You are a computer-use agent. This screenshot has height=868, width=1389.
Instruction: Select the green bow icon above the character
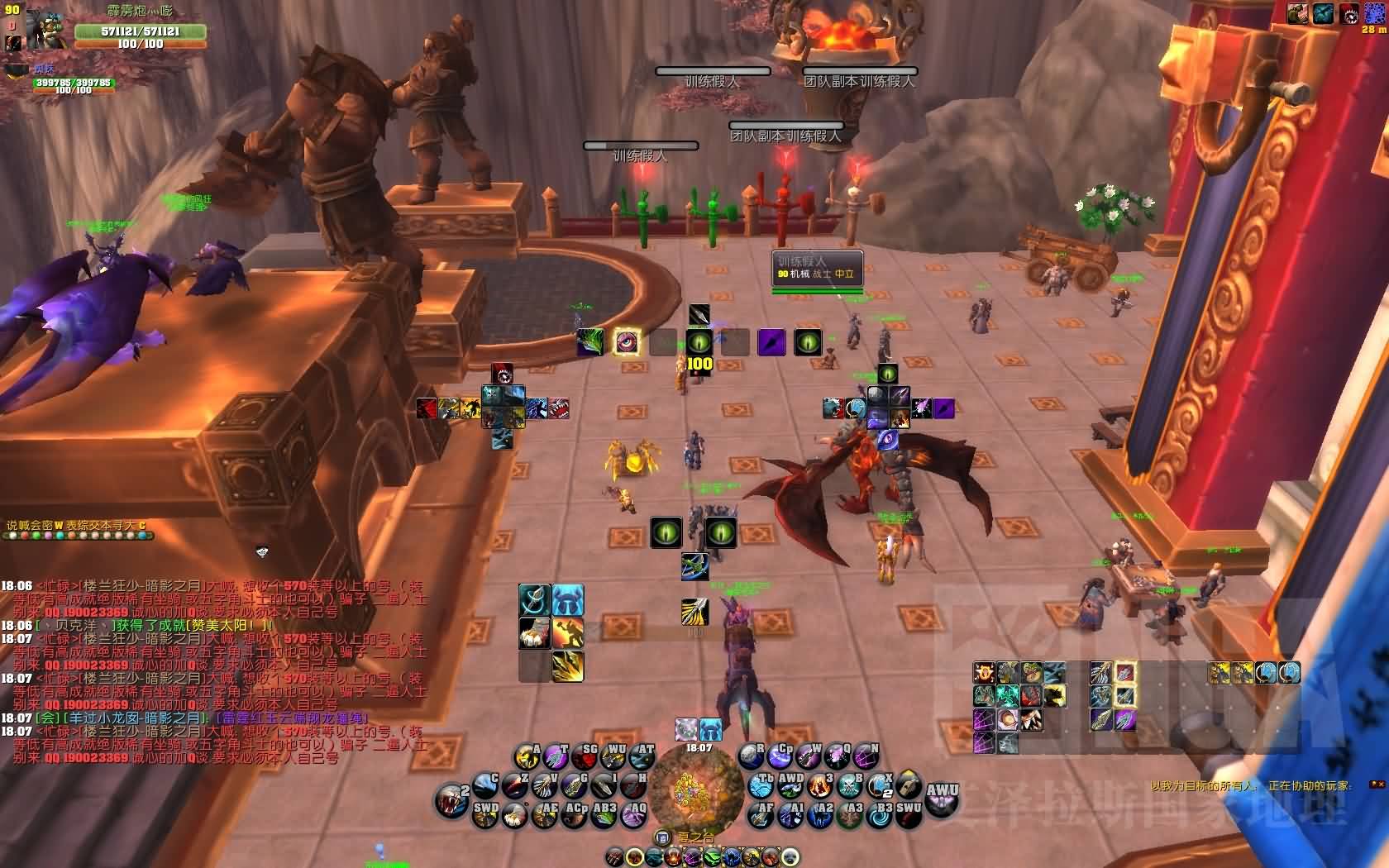tap(694, 567)
